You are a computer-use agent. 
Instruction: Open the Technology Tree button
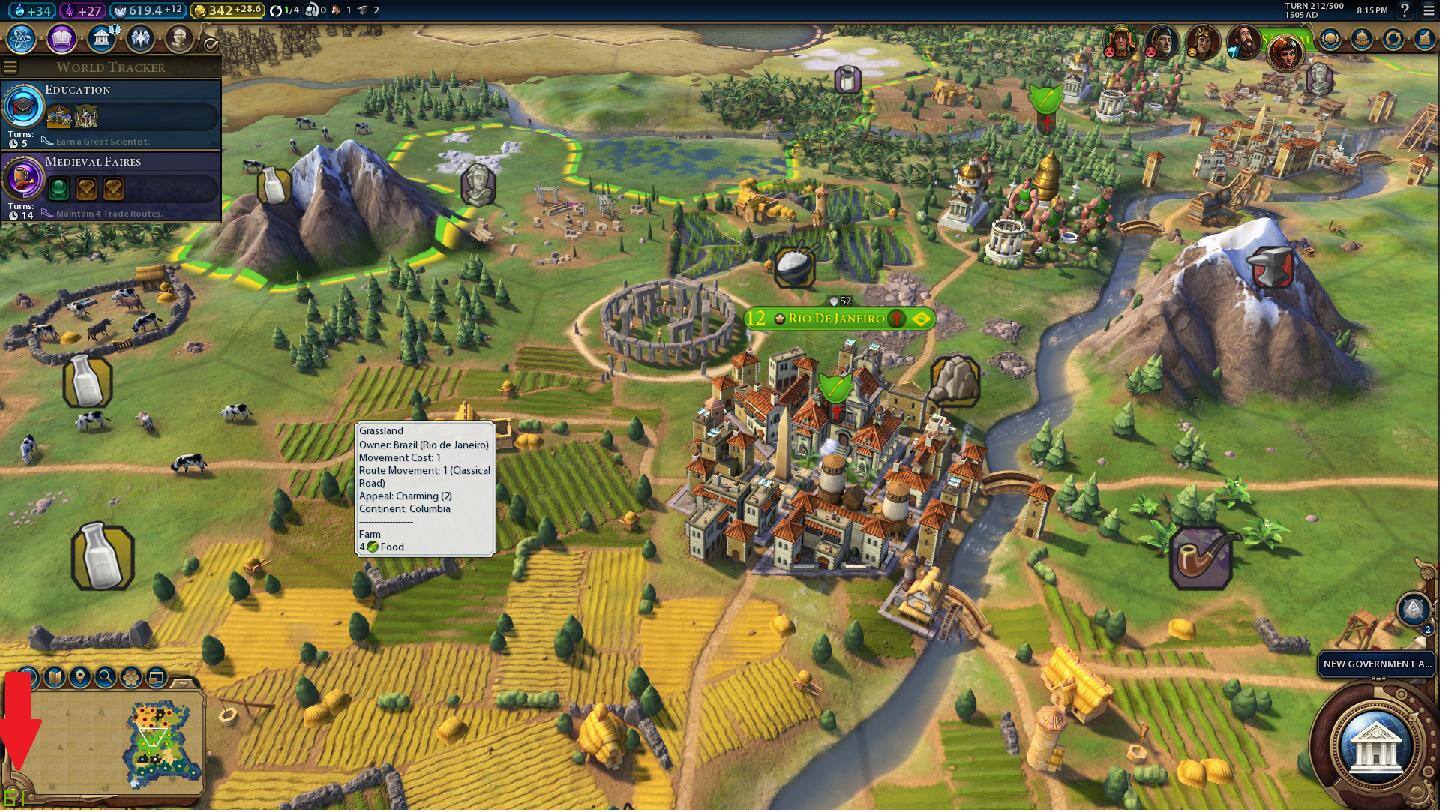pos(22,39)
